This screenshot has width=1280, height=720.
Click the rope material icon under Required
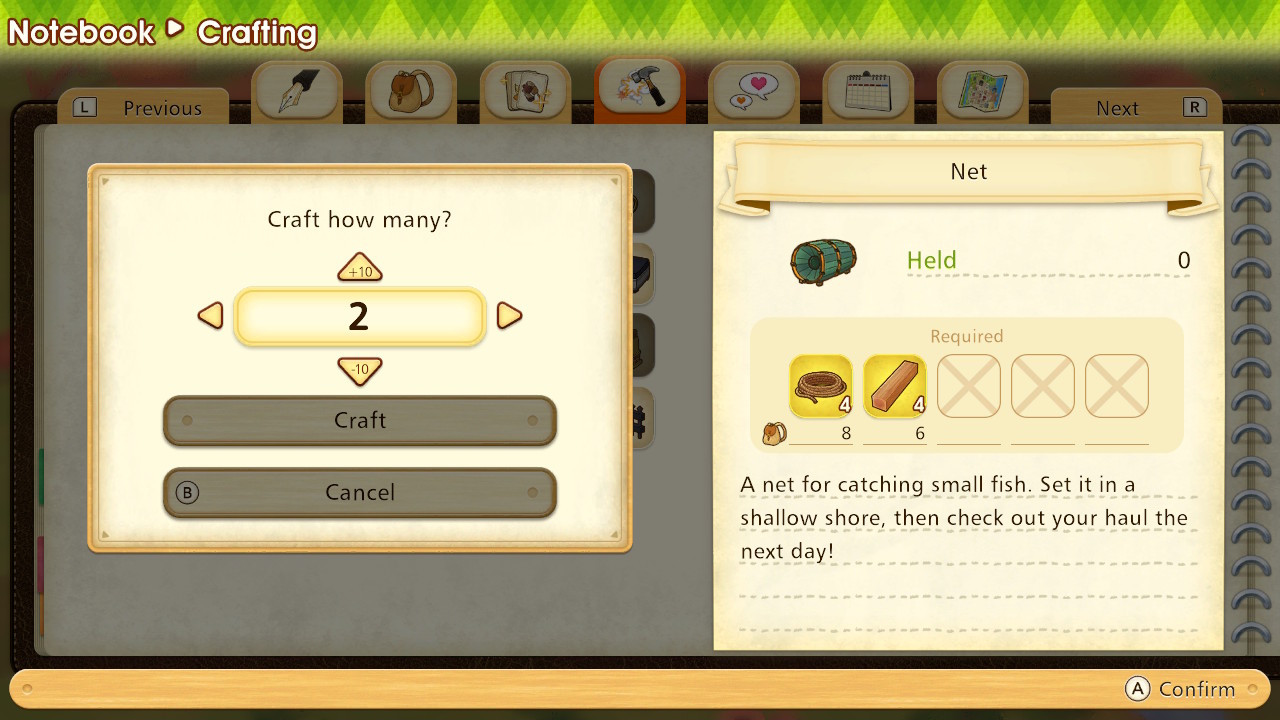(820, 385)
